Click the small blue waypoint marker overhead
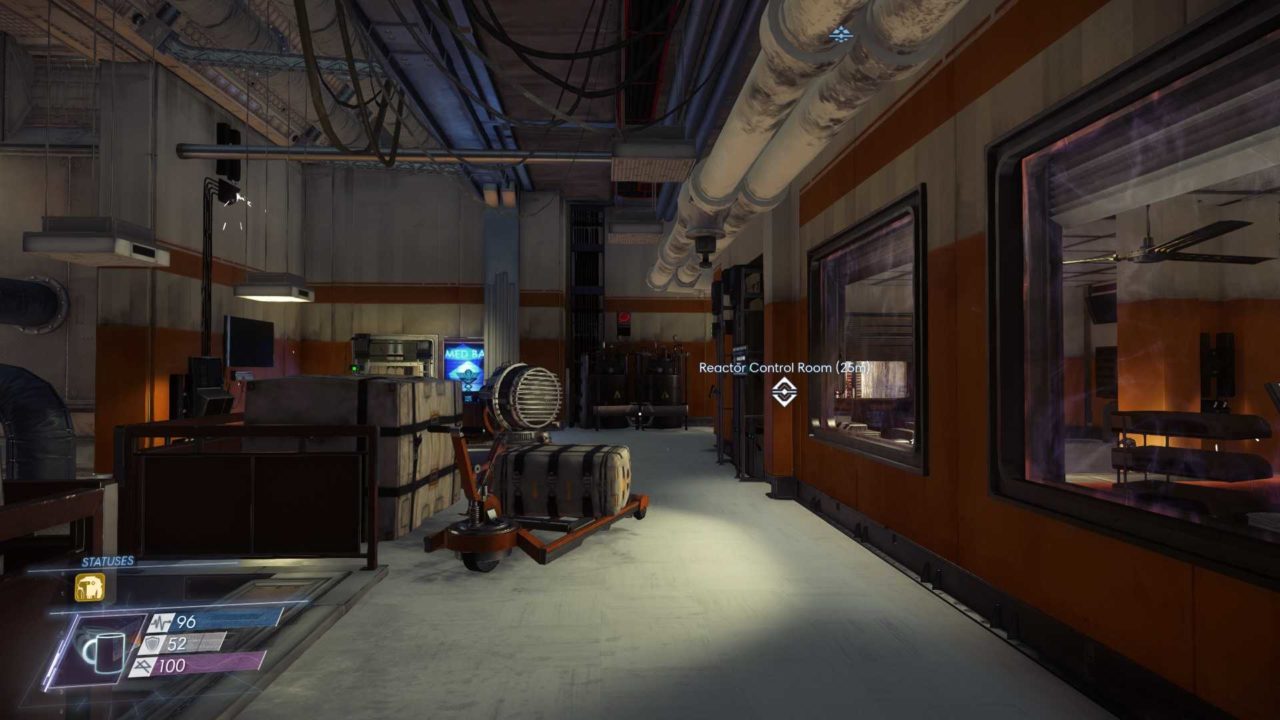 pos(840,35)
